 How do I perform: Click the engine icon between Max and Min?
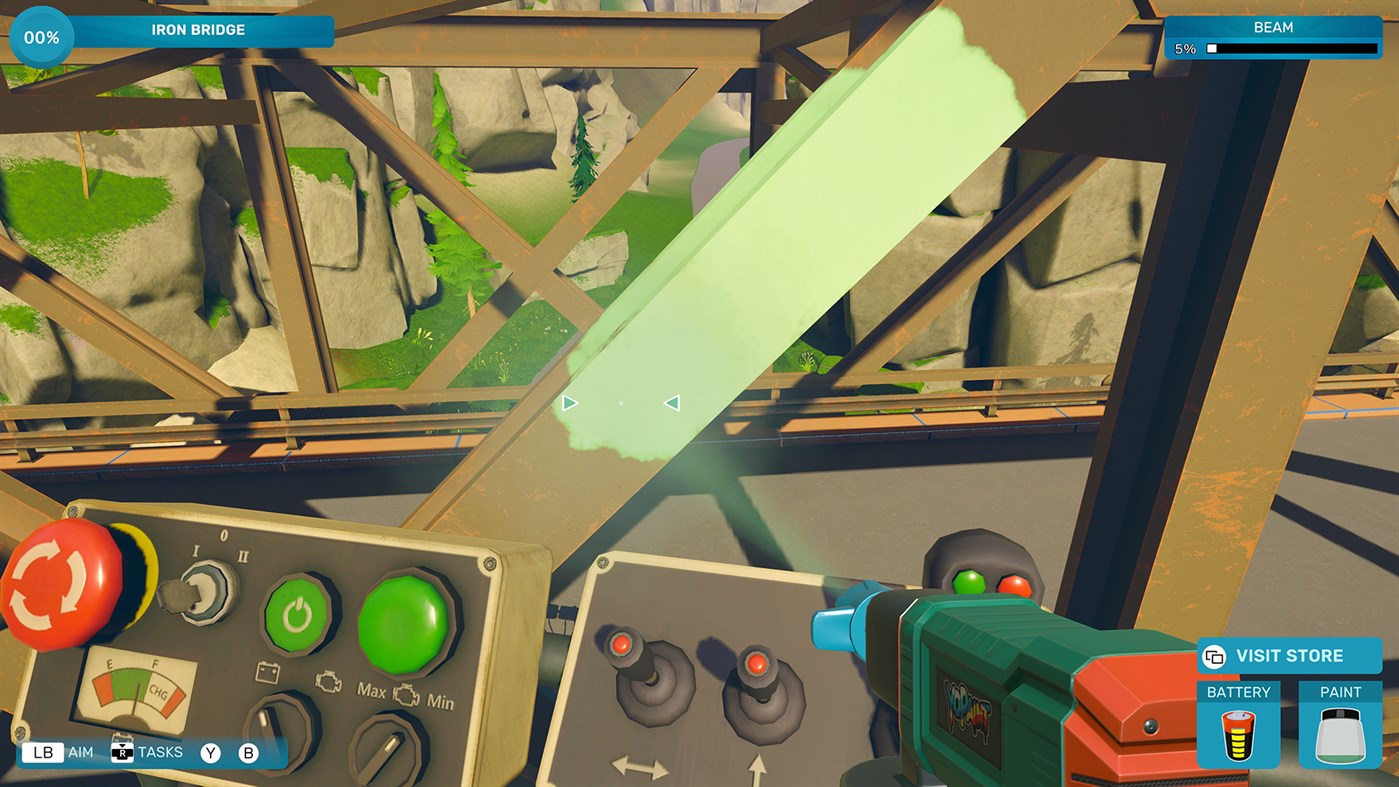(406, 694)
